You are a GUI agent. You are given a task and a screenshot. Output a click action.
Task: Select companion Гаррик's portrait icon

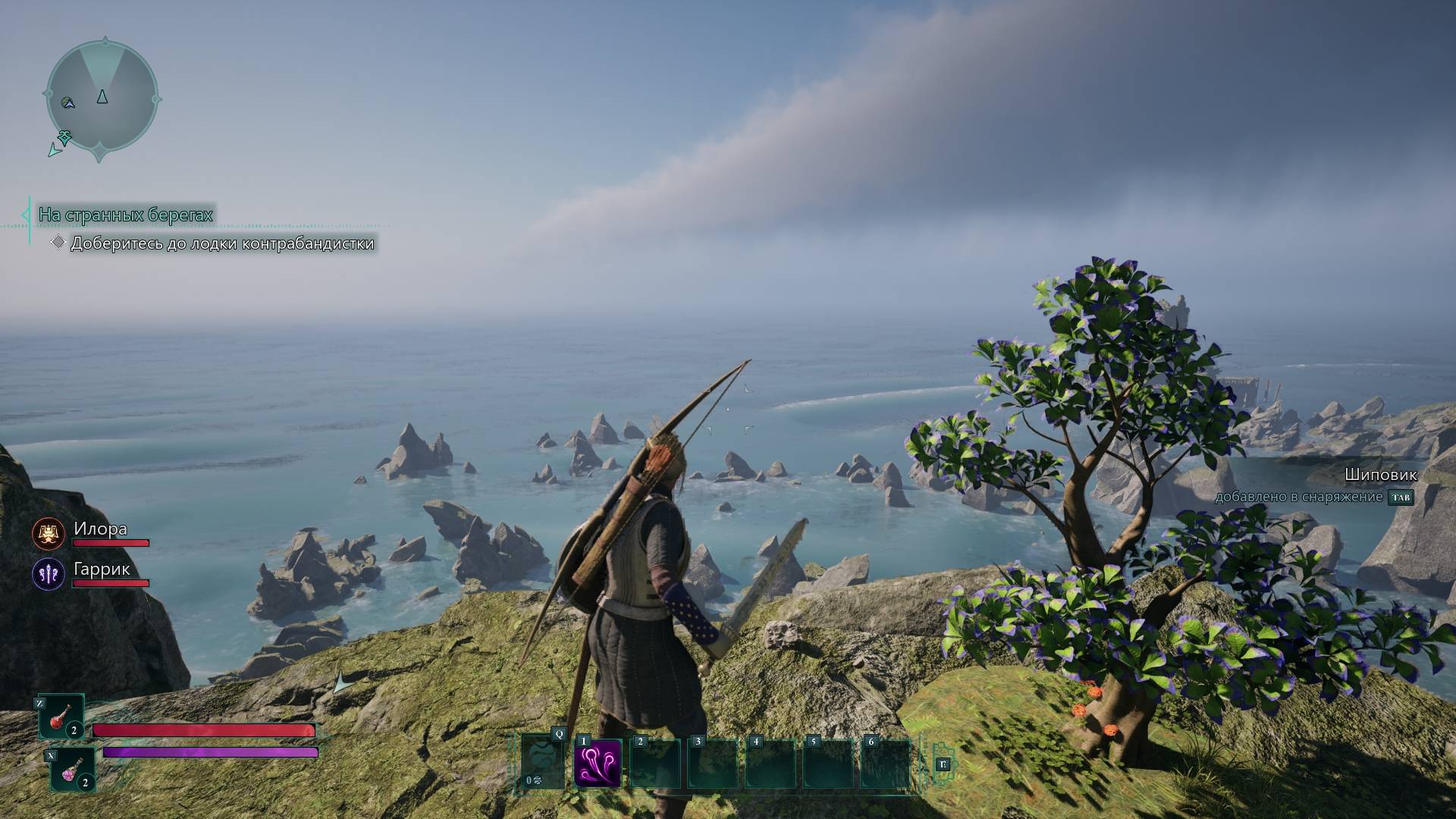coord(49,574)
